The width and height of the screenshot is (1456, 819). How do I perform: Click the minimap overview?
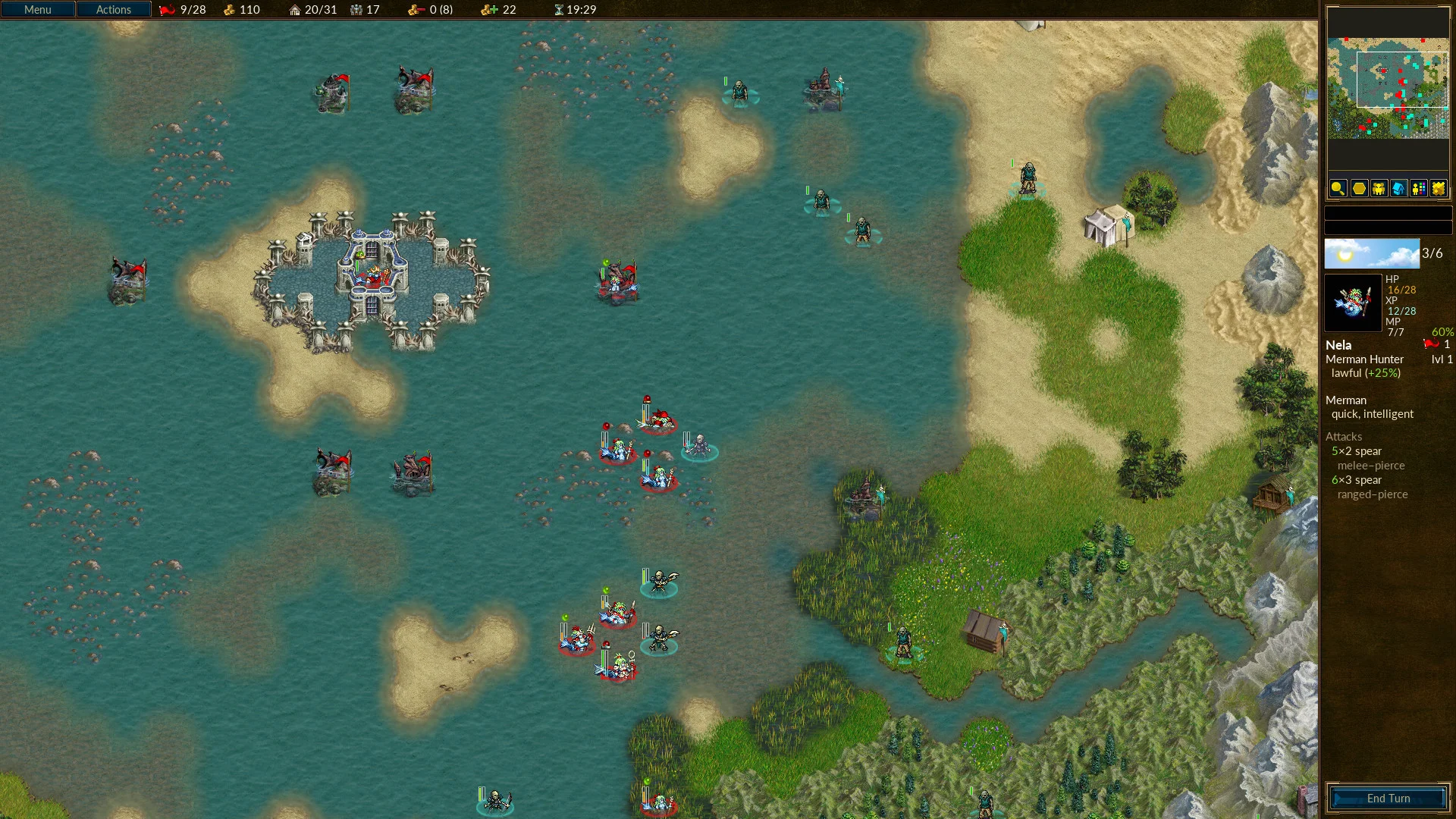[1387, 88]
